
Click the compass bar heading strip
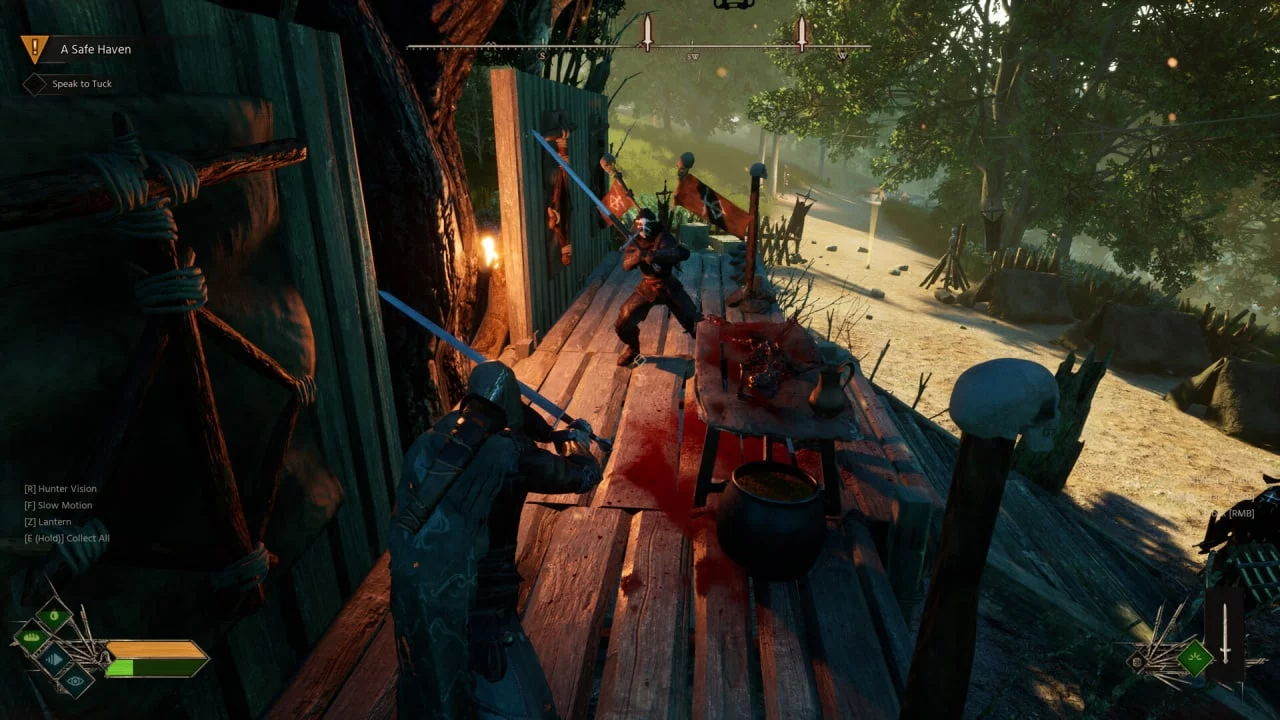[638, 47]
